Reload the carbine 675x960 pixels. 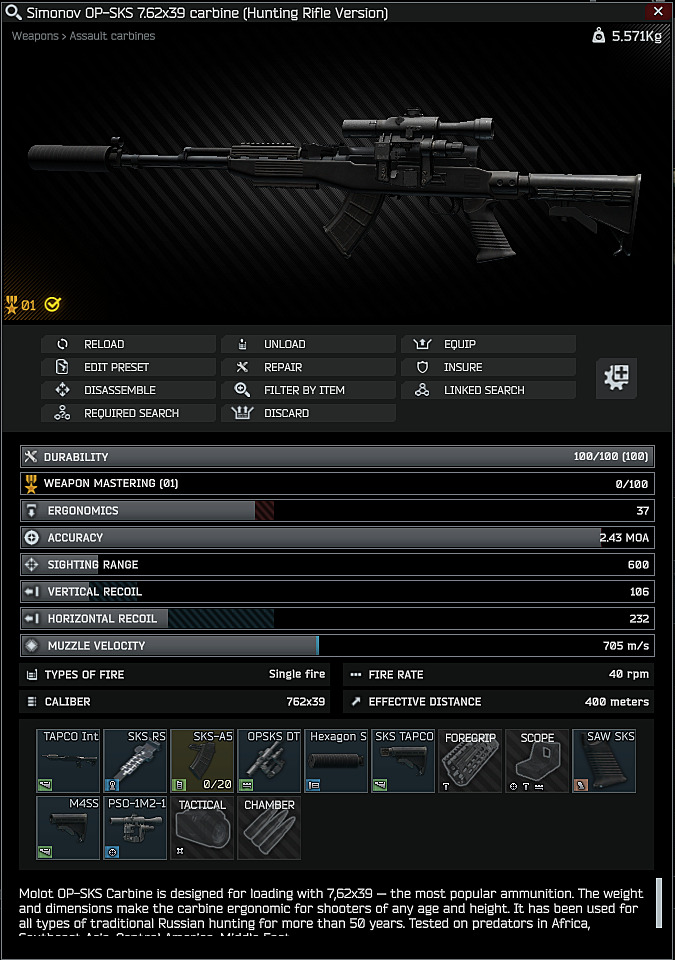tap(128, 344)
